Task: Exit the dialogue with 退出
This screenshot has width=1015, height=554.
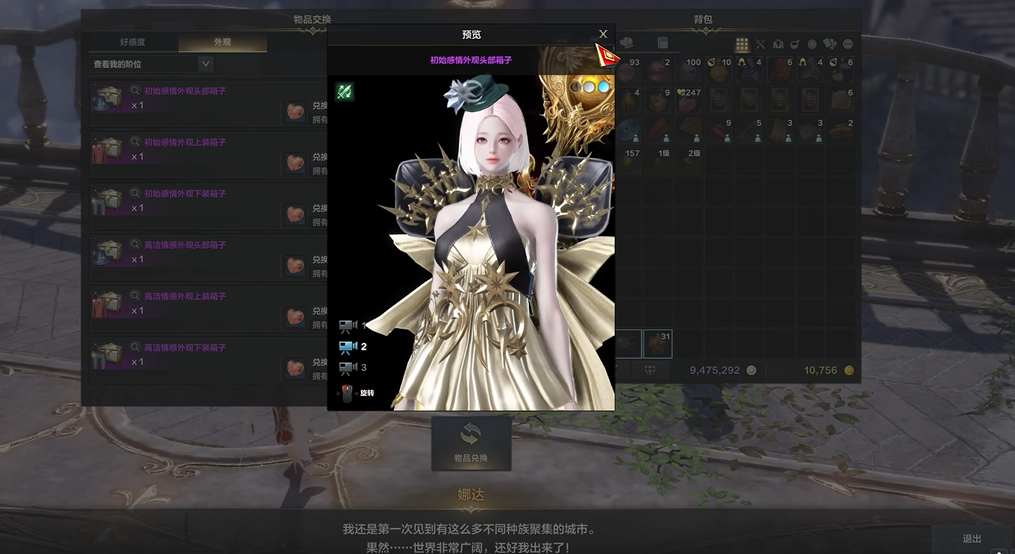Action: [972, 538]
